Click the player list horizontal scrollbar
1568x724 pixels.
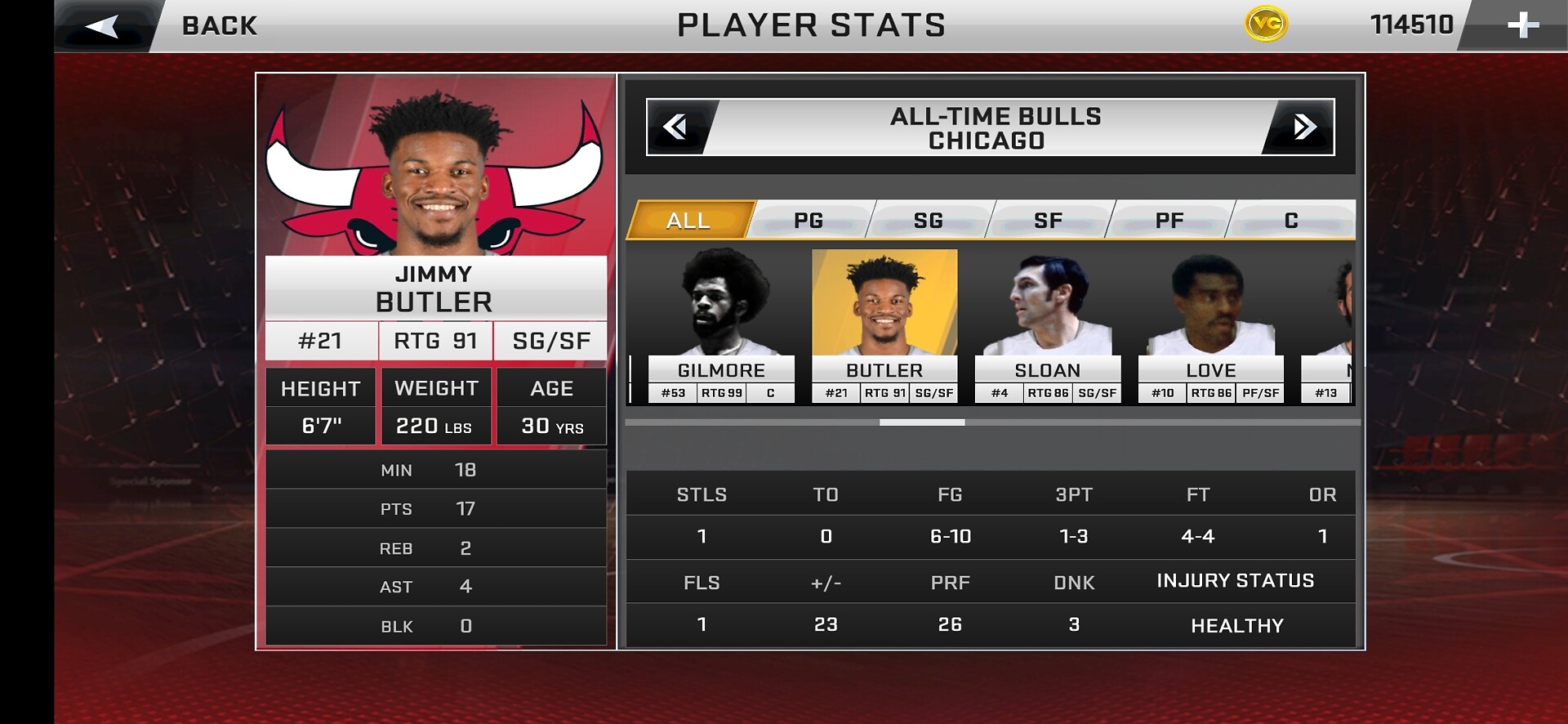click(922, 422)
